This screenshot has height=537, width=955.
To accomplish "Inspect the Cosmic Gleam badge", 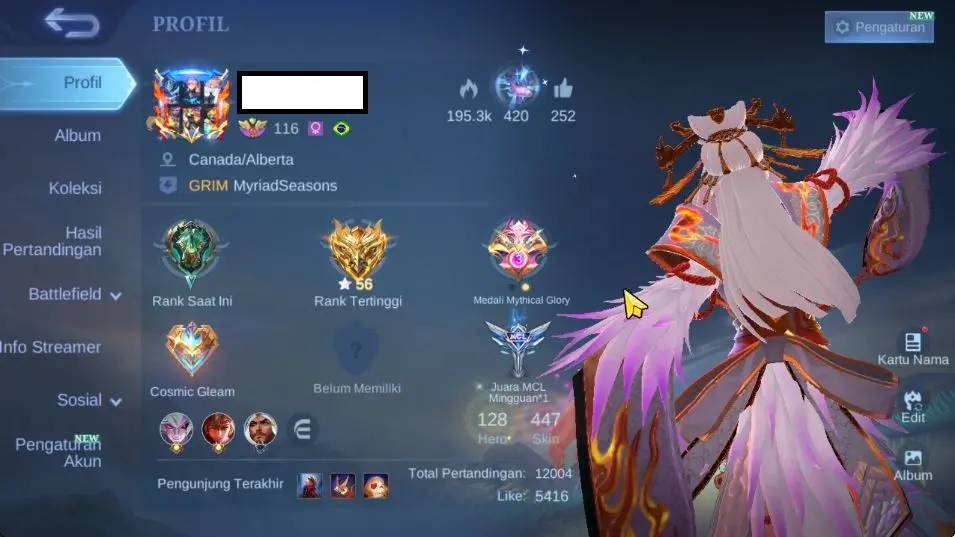I will pyautogui.click(x=191, y=350).
